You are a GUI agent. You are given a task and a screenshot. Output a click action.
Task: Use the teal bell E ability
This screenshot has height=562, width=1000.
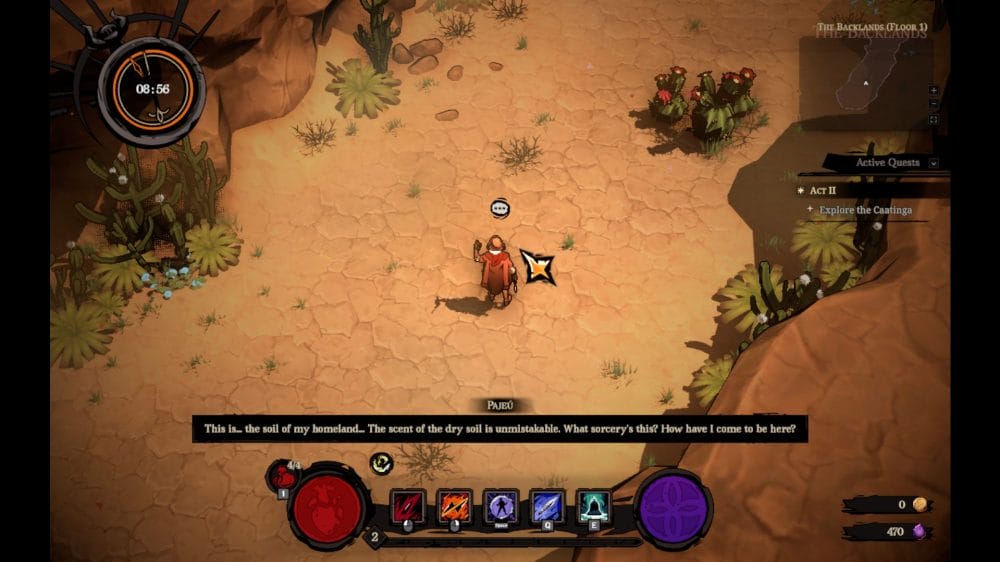(594, 506)
